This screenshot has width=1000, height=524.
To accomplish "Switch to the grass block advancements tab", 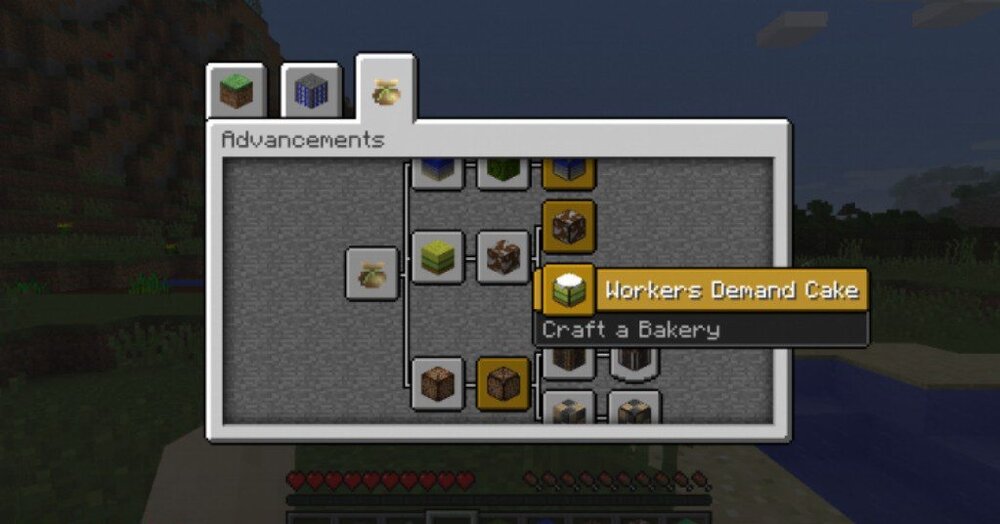I will point(236,93).
